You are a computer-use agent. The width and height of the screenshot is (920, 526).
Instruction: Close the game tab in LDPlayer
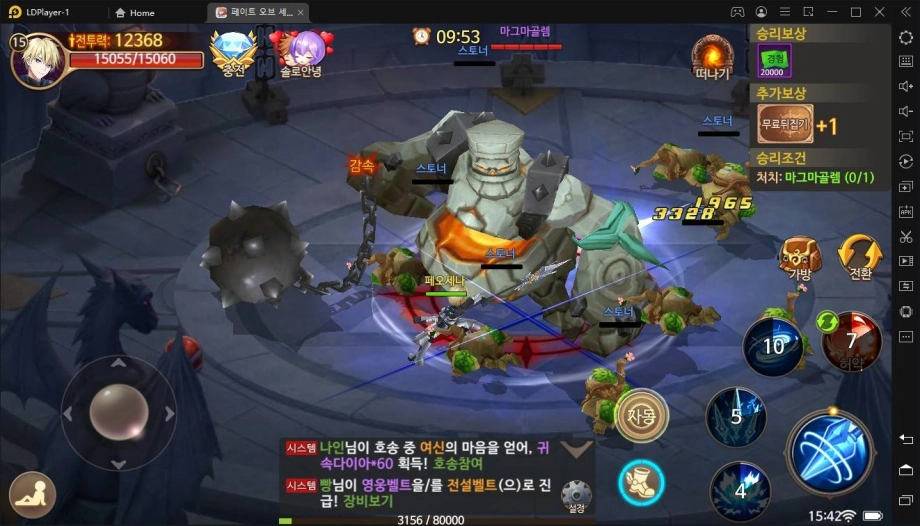[301, 12]
